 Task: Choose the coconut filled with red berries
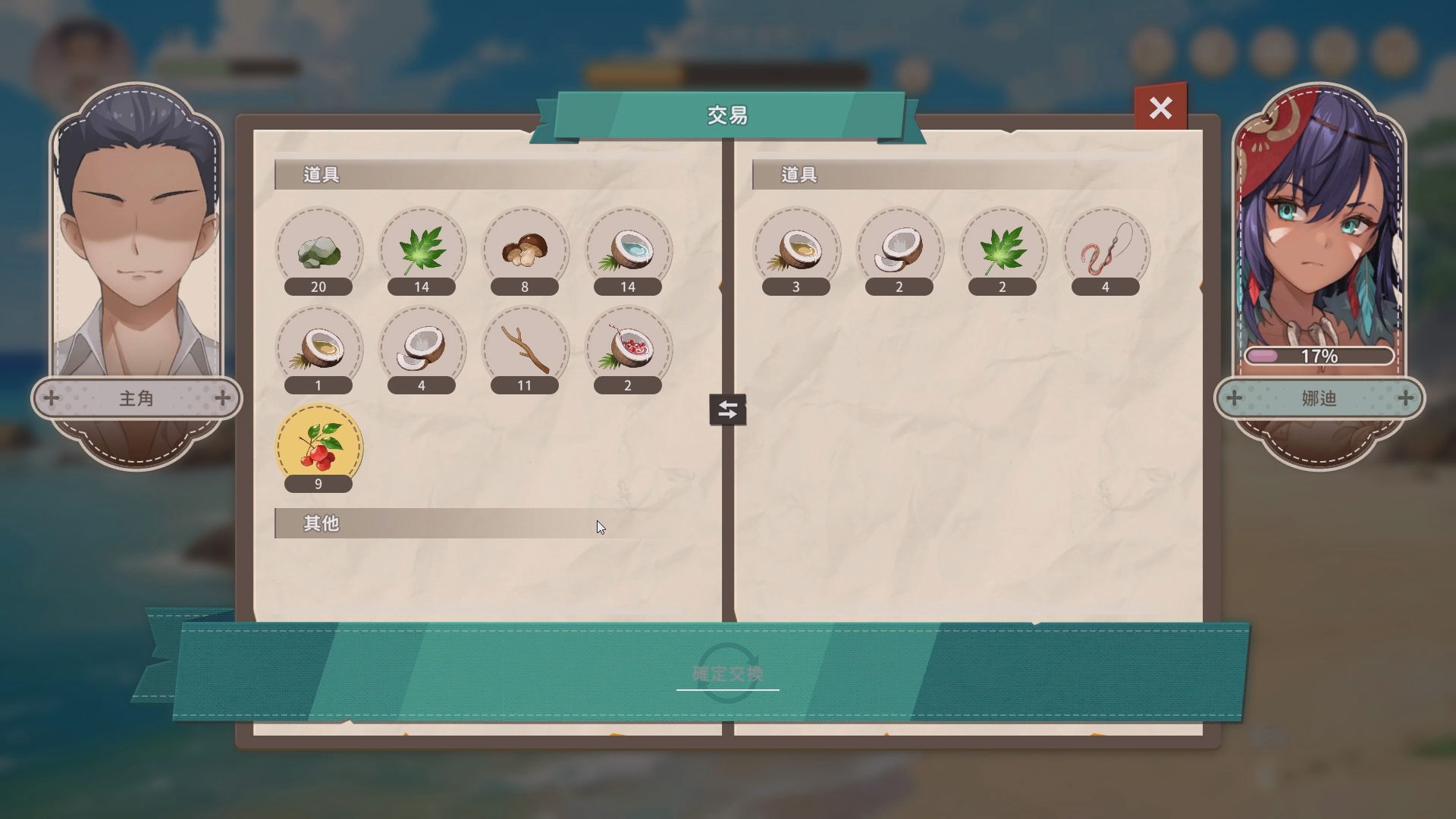click(628, 350)
